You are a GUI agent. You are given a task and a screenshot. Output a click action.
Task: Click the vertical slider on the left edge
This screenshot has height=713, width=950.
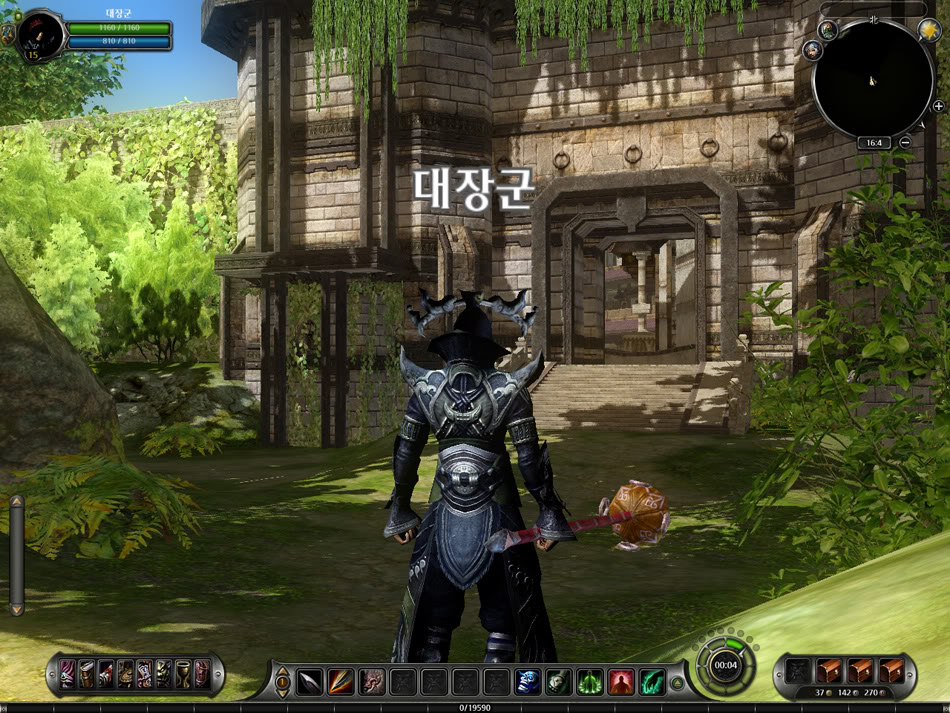tap(16, 555)
